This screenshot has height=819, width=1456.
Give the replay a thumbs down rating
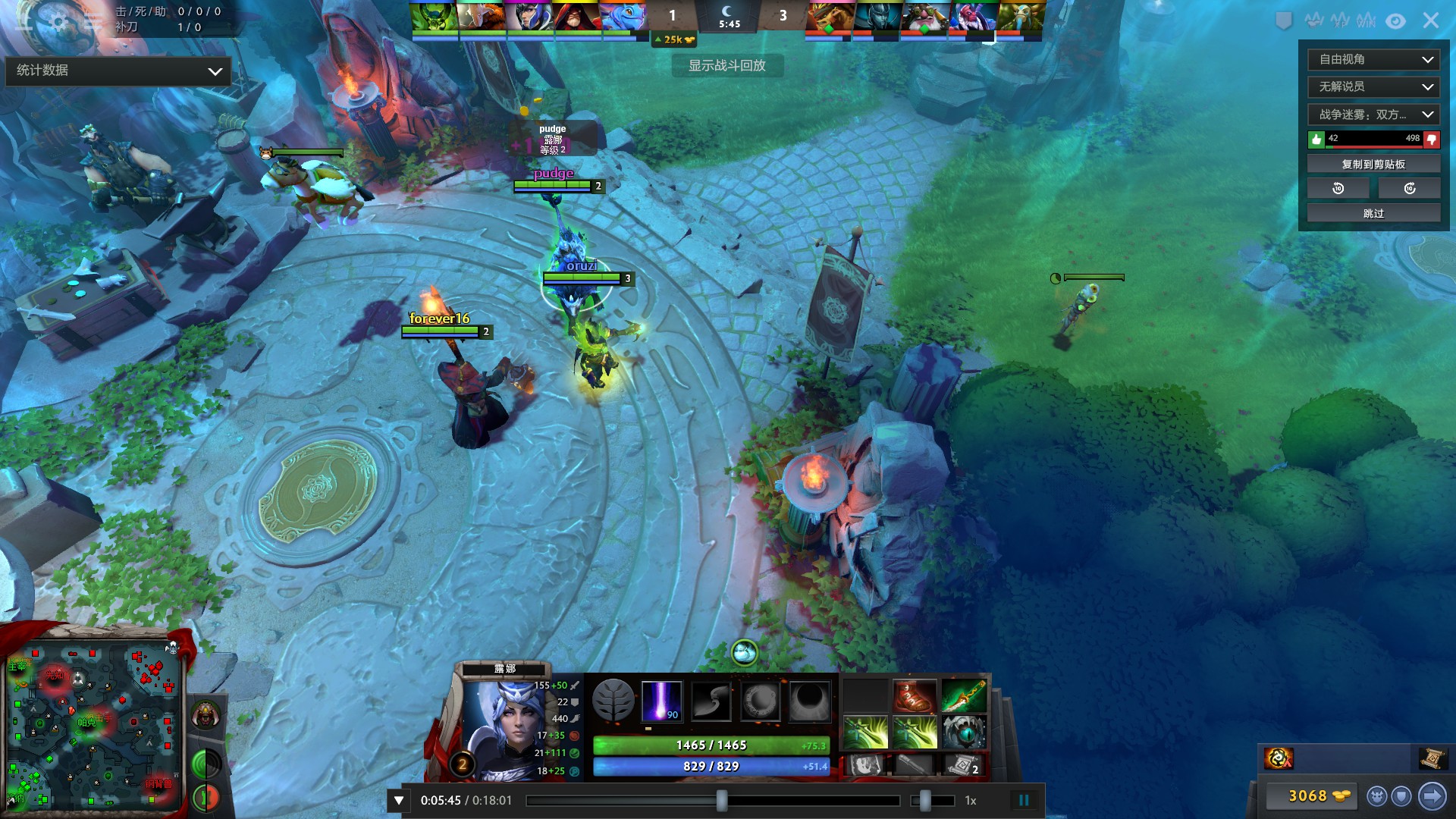1430,140
